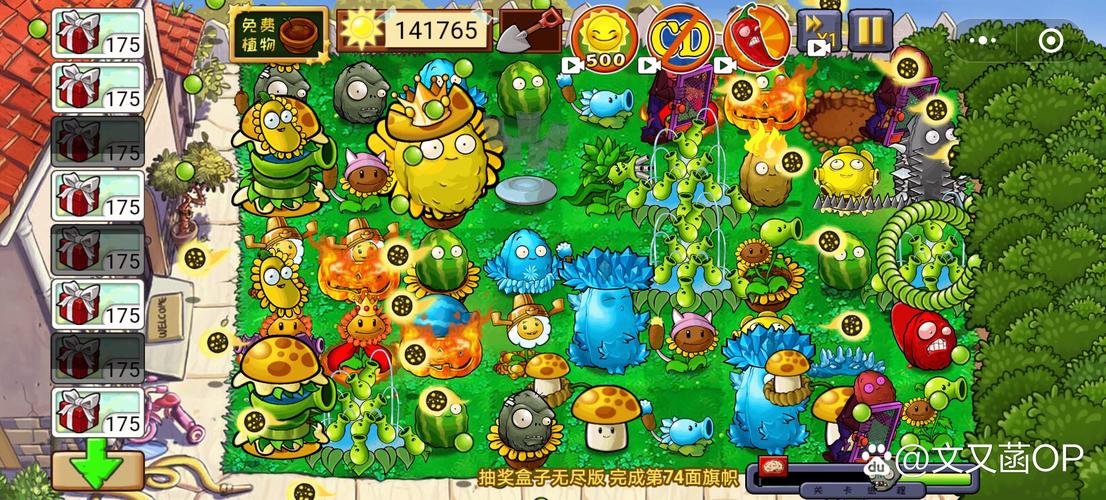Open the free plant flowerpot button
The width and height of the screenshot is (1106, 500).
(279, 32)
